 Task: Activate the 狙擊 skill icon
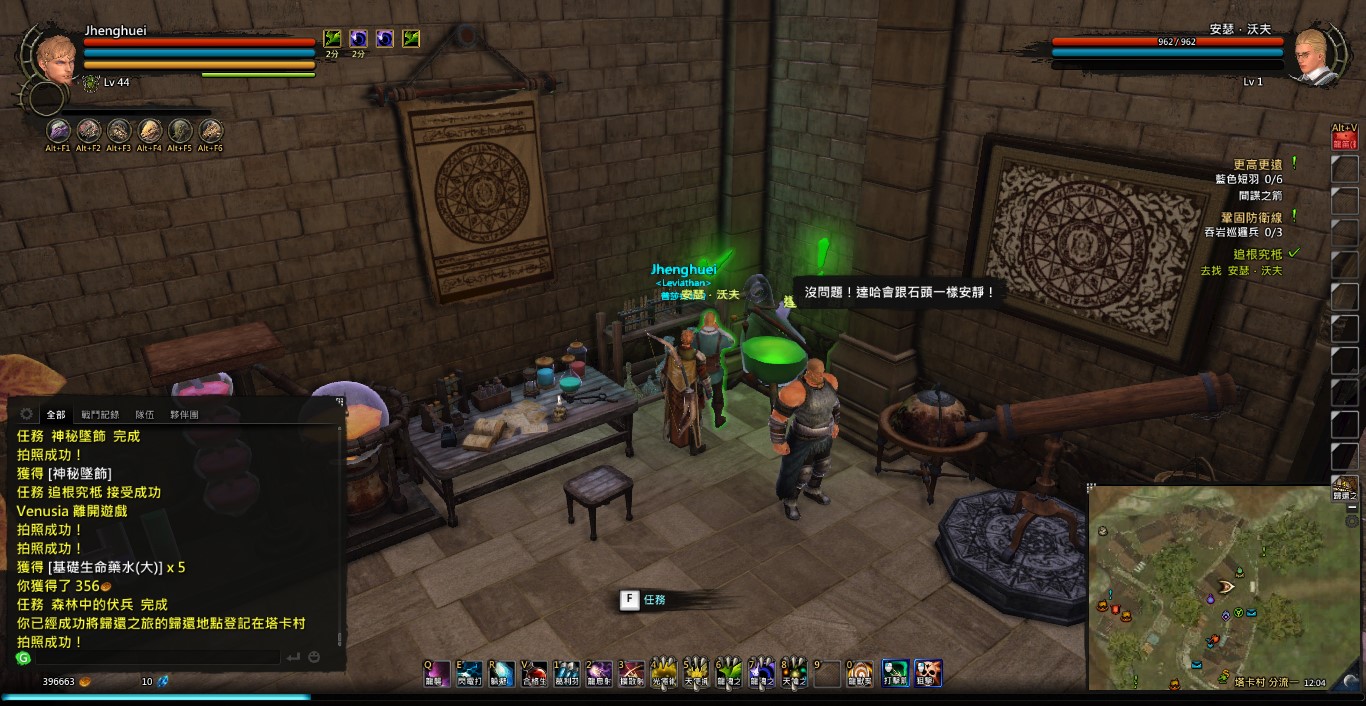[x=928, y=673]
